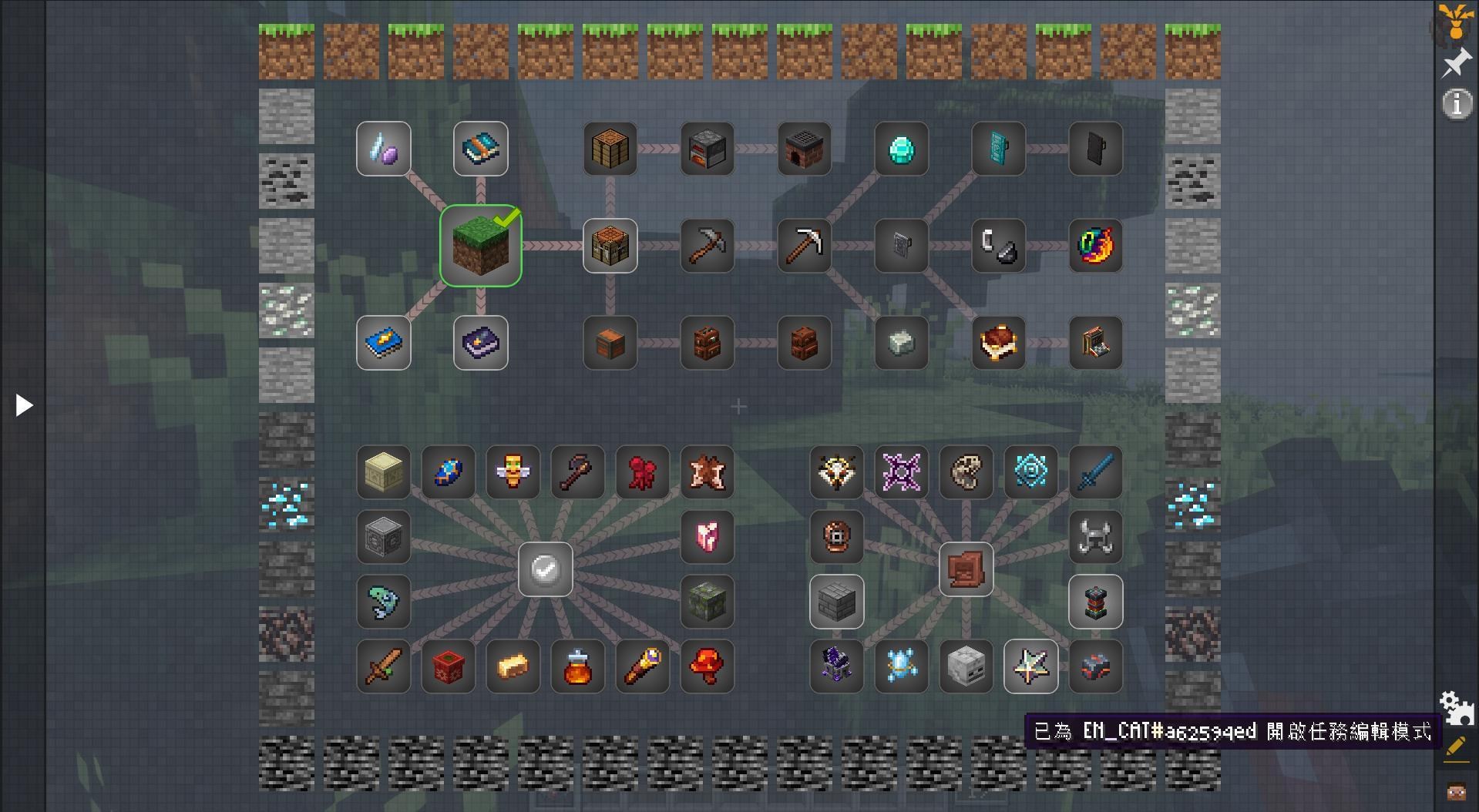Viewport: 1479px width, 812px height.
Task: Open the enchanted book quest near top left
Action: click(480, 149)
